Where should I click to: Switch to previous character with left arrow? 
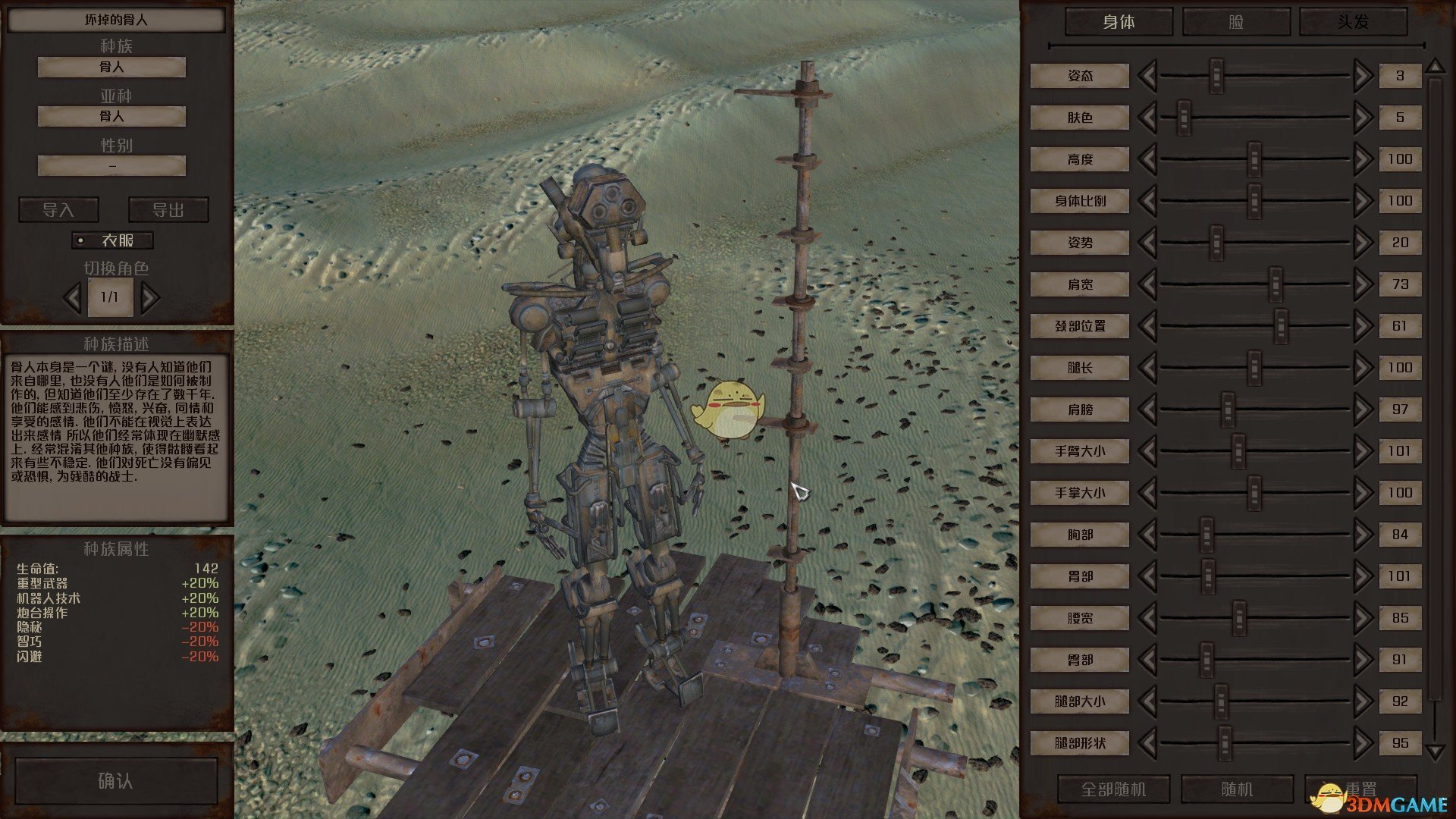pyautogui.click(x=73, y=297)
